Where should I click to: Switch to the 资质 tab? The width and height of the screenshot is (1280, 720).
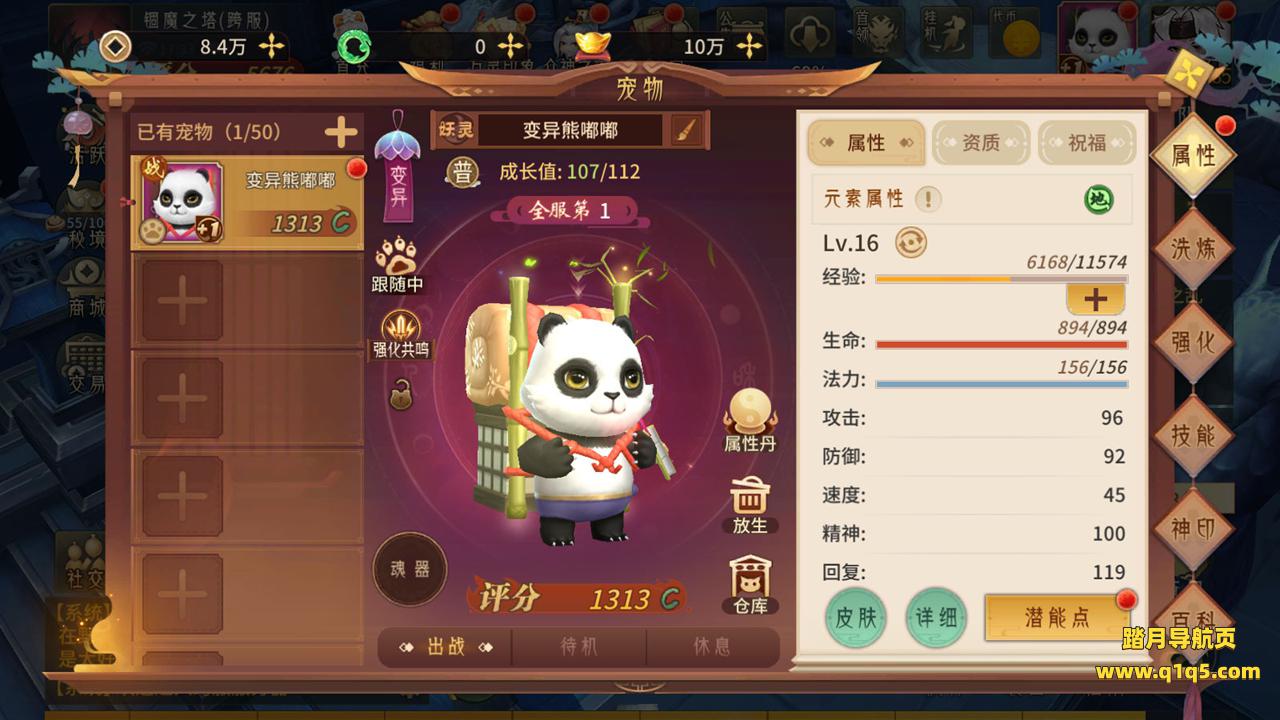(x=981, y=143)
